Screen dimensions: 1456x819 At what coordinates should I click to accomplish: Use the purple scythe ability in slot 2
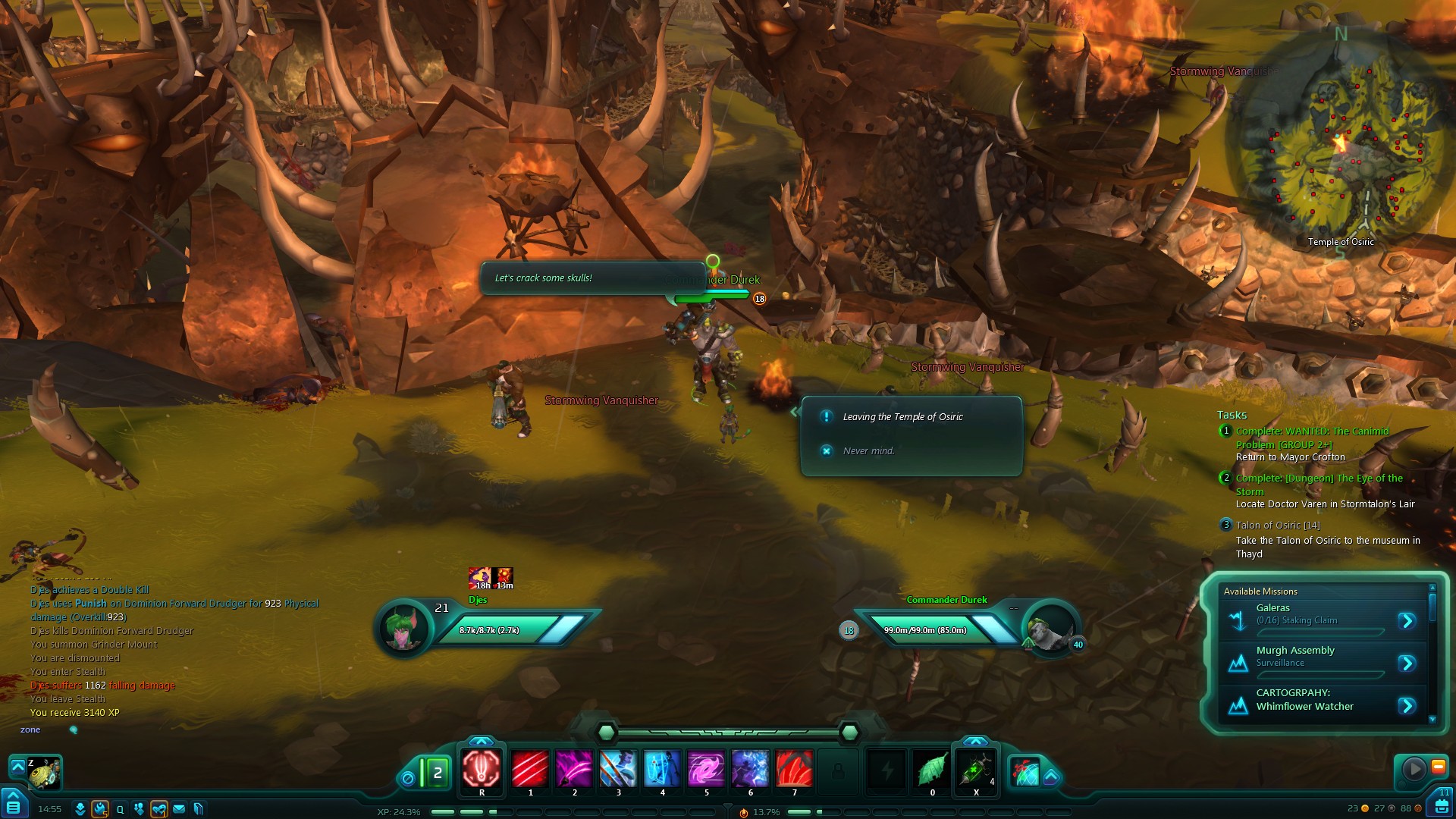click(x=574, y=769)
